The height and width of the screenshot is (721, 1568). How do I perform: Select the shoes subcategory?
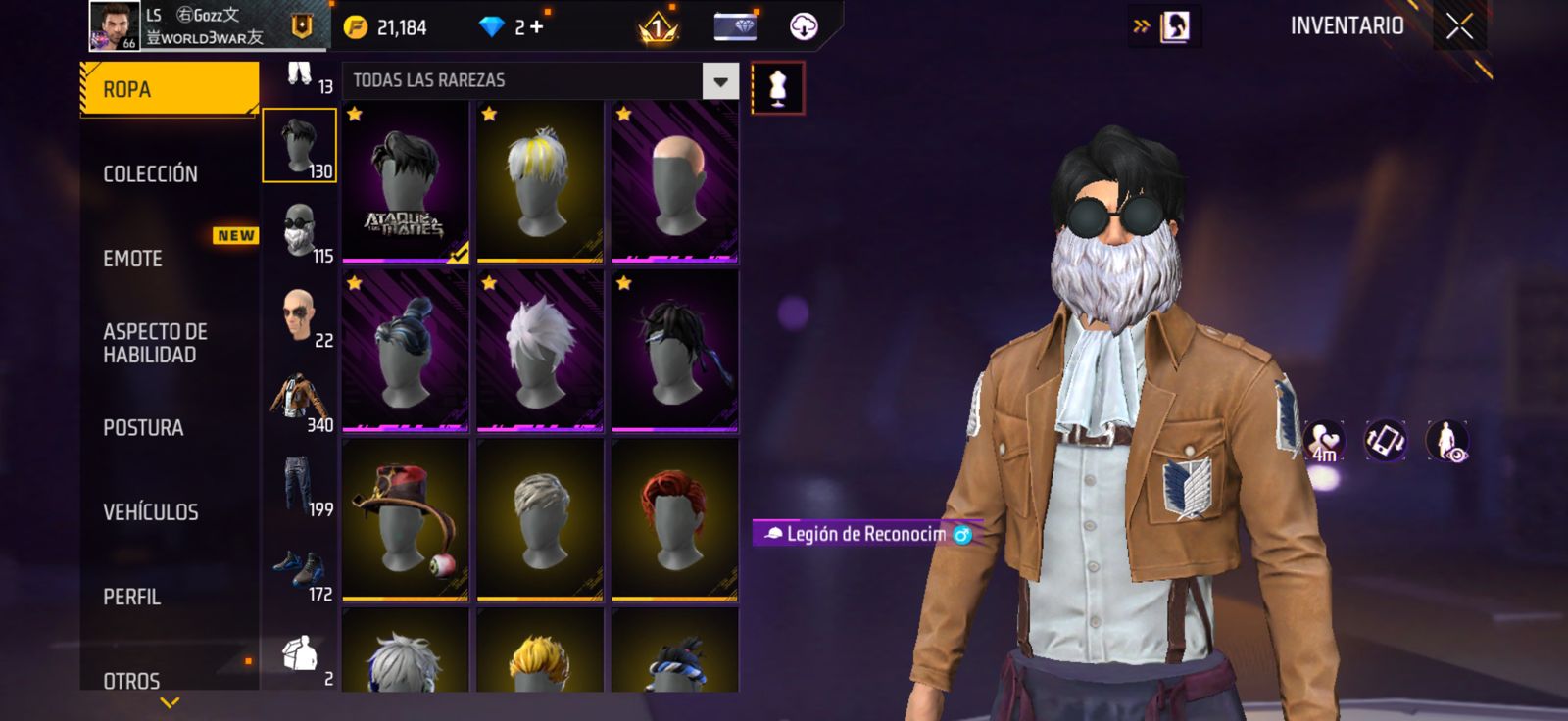[300, 570]
